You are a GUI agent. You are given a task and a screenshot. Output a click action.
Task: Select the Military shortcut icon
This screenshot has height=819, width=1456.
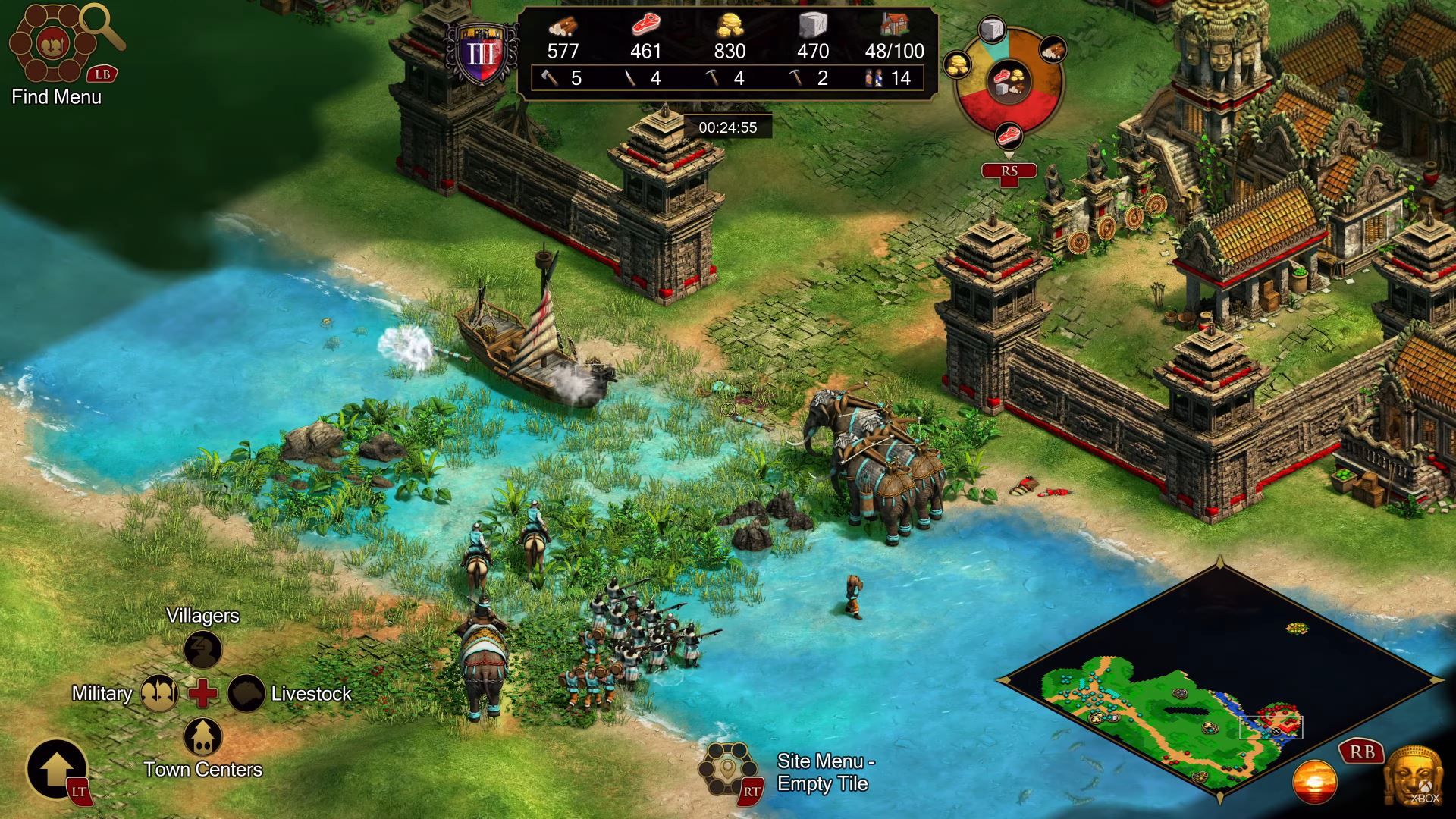159,692
